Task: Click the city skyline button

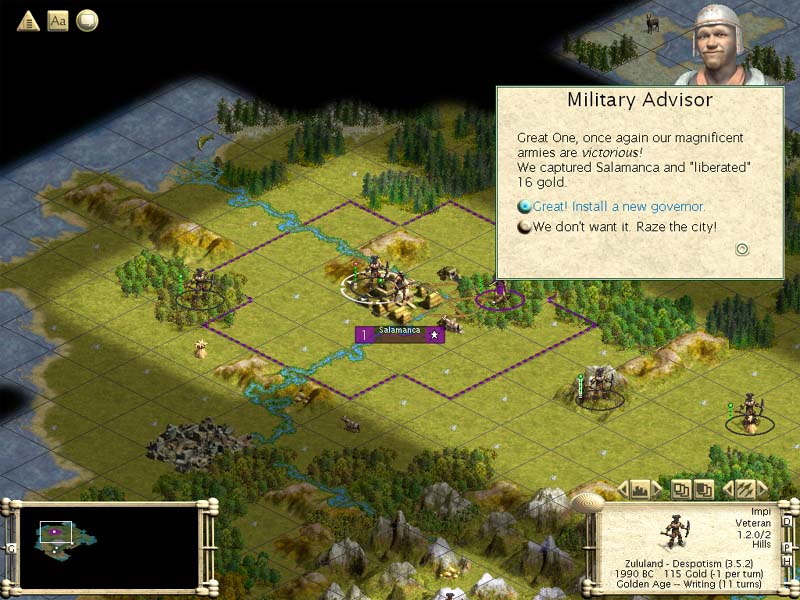Action: tap(642, 489)
